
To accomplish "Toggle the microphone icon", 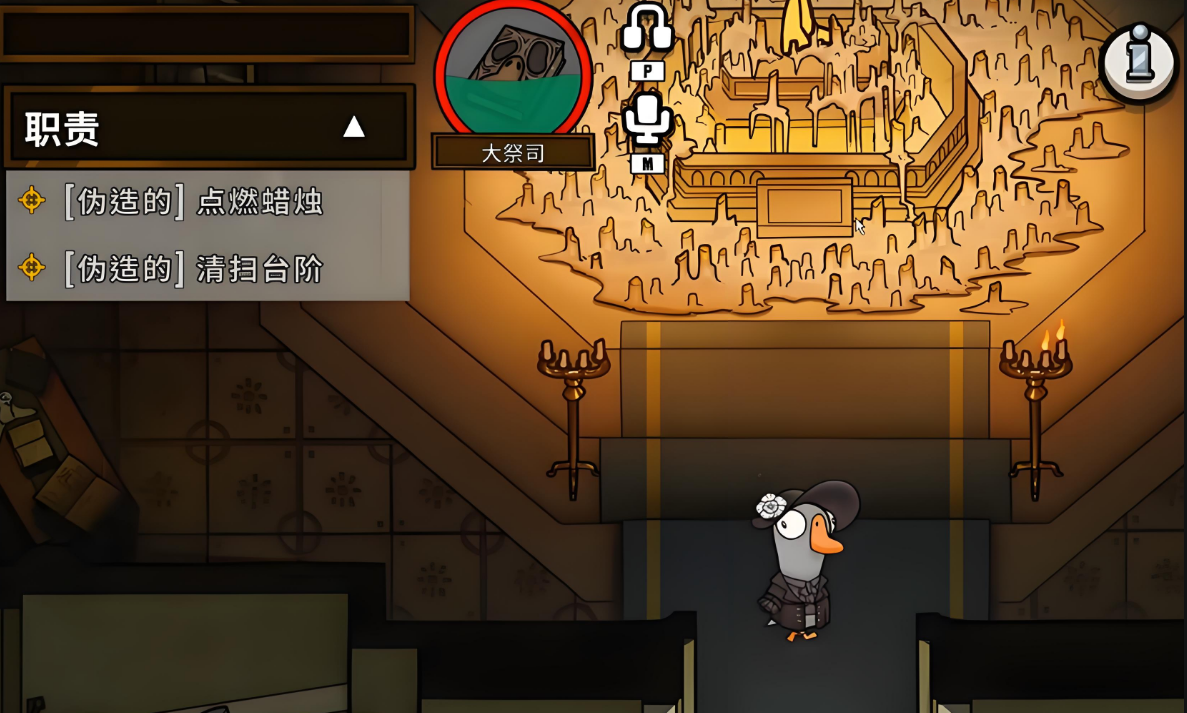I will click(647, 118).
